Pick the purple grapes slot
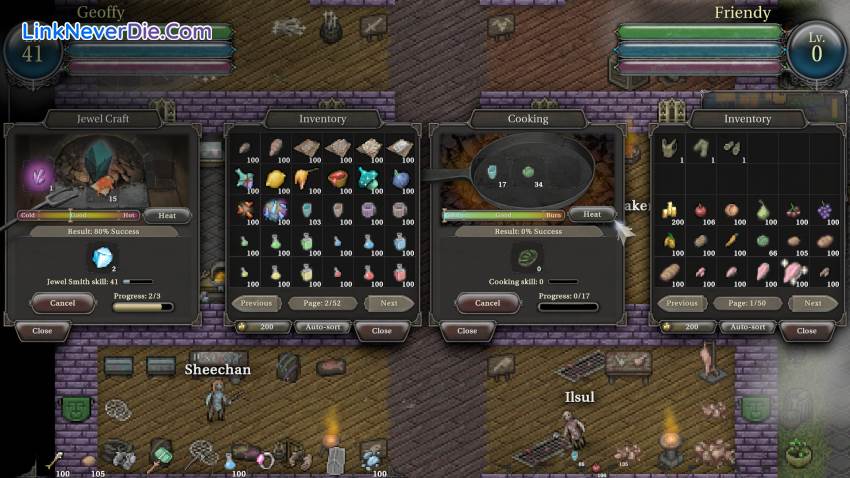 coord(824,210)
